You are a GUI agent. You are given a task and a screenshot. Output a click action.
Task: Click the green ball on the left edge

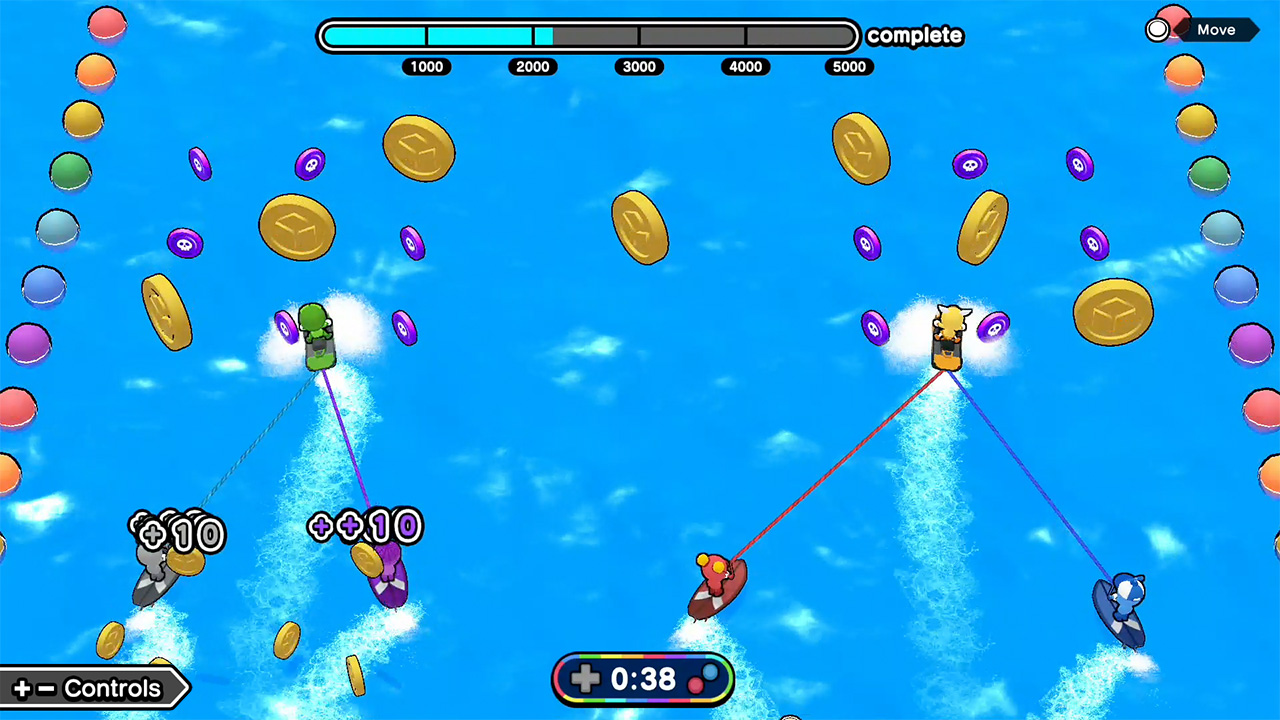point(70,172)
